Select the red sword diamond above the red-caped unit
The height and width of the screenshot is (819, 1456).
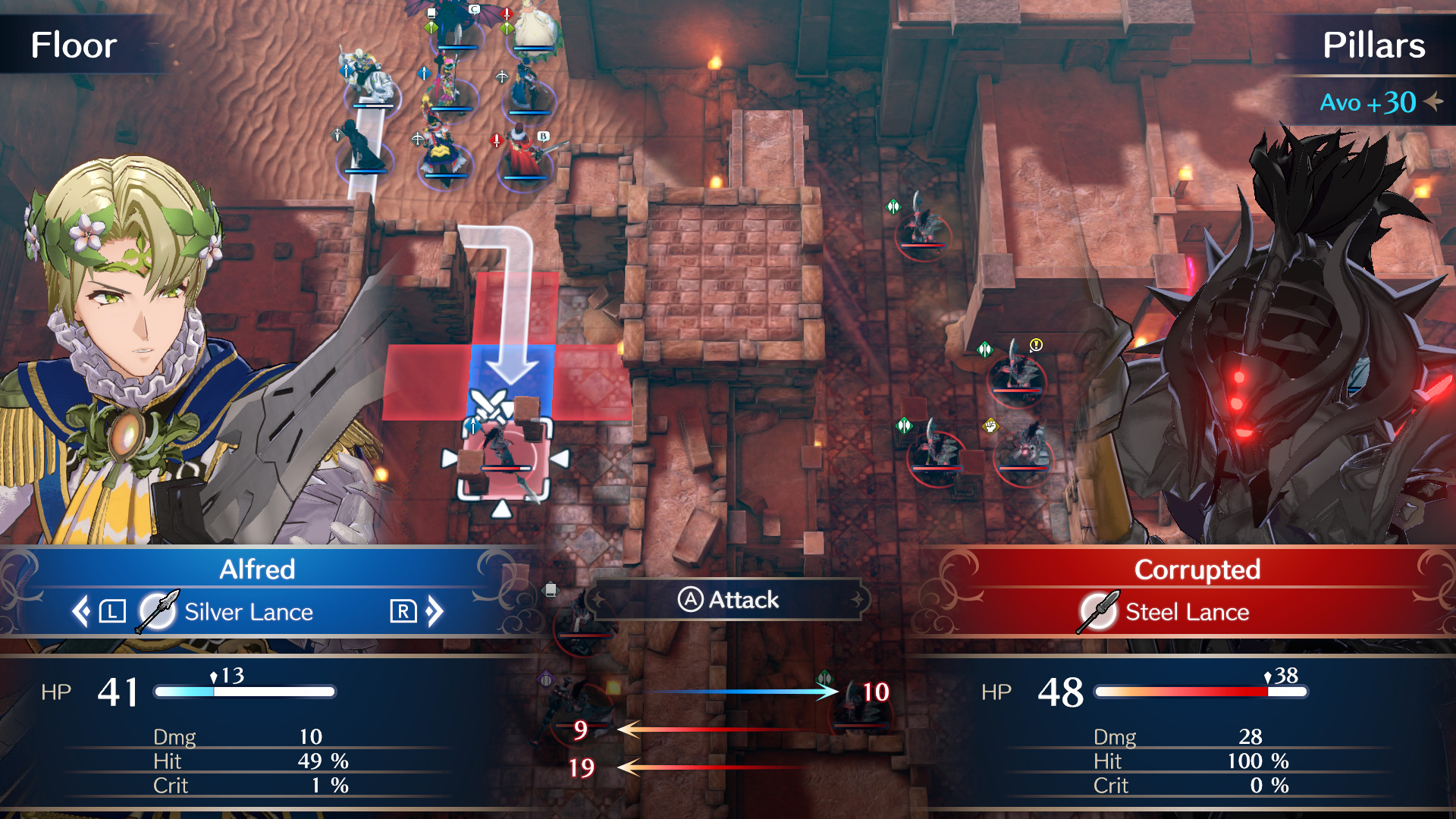[x=496, y=142]
